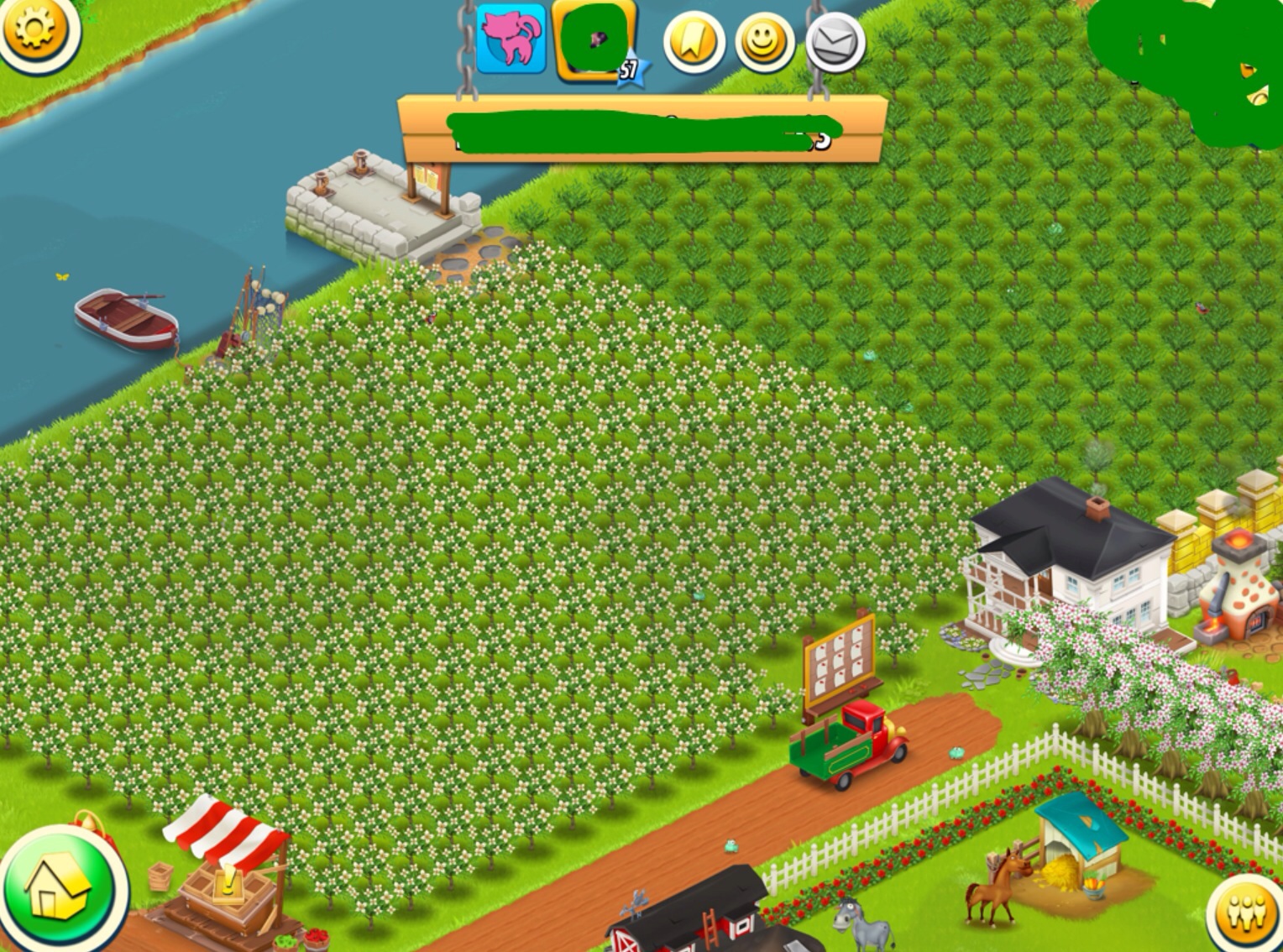Viewport: 1283px width, 952px height.
Task: Open the yellow bookmark follow button
Action: click(x=694, y=43)
